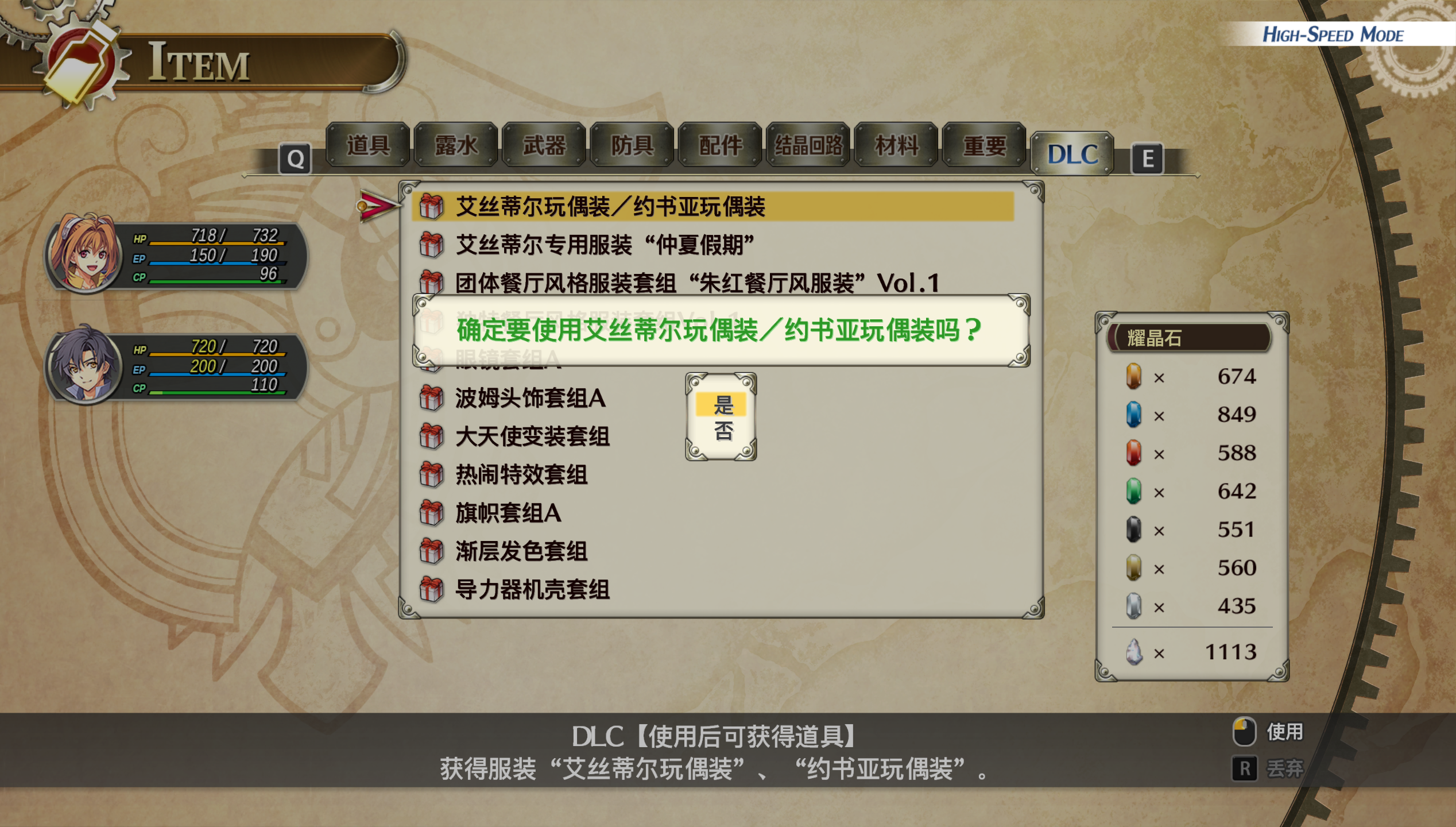Select 团体餐厅风格服装套组 Vol.1 entry
Image resolution: width=1456 pixels, height=827 pixels.
(697, 283)
